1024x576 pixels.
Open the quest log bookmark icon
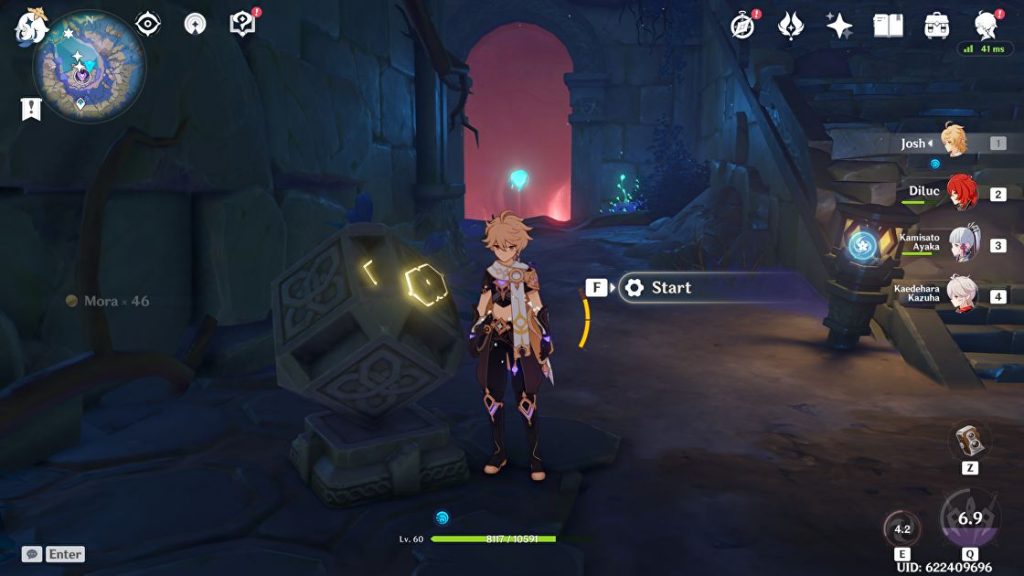pos(31,109)
